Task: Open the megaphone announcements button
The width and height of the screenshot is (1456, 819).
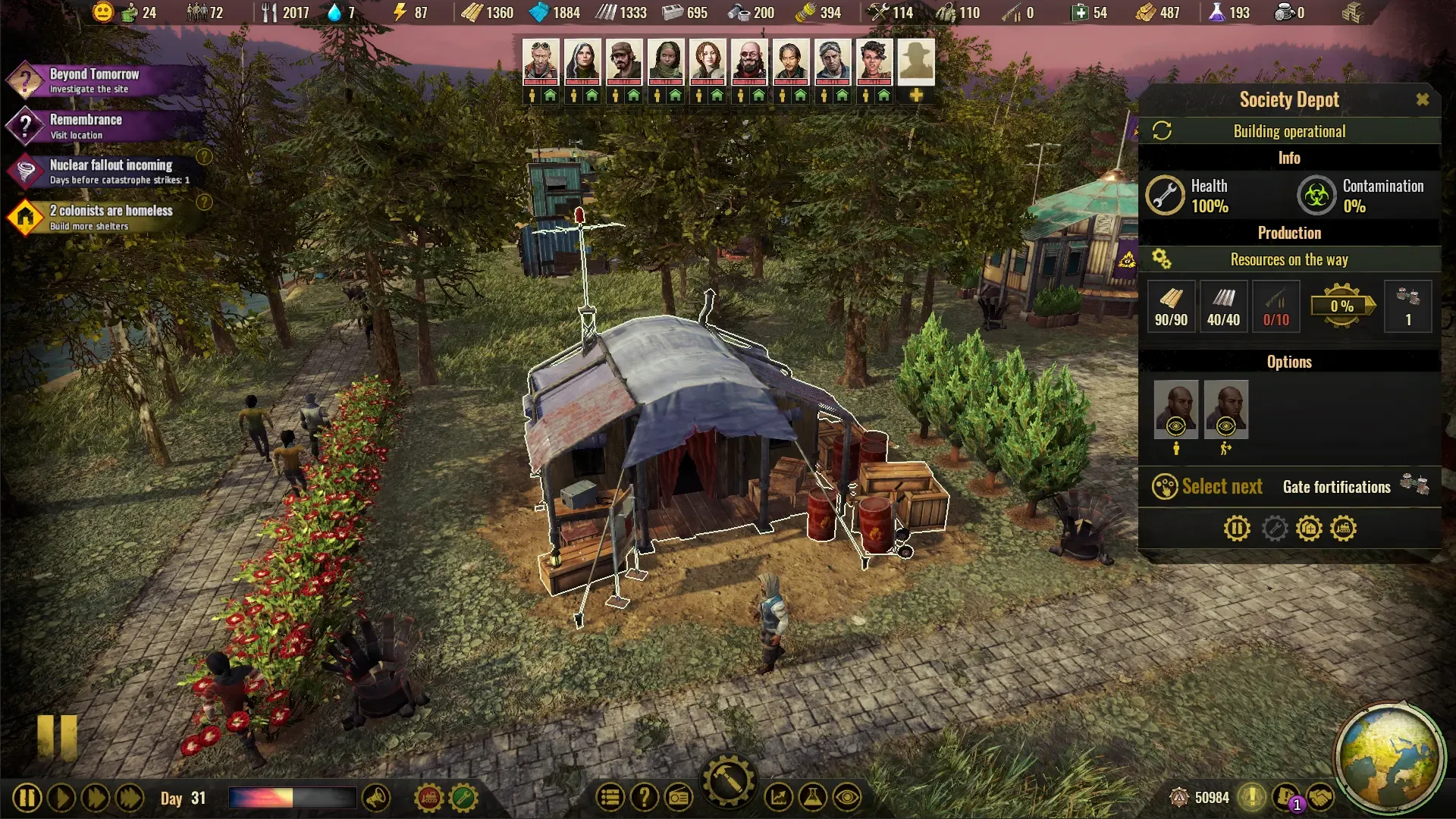Action: [376, 798]
